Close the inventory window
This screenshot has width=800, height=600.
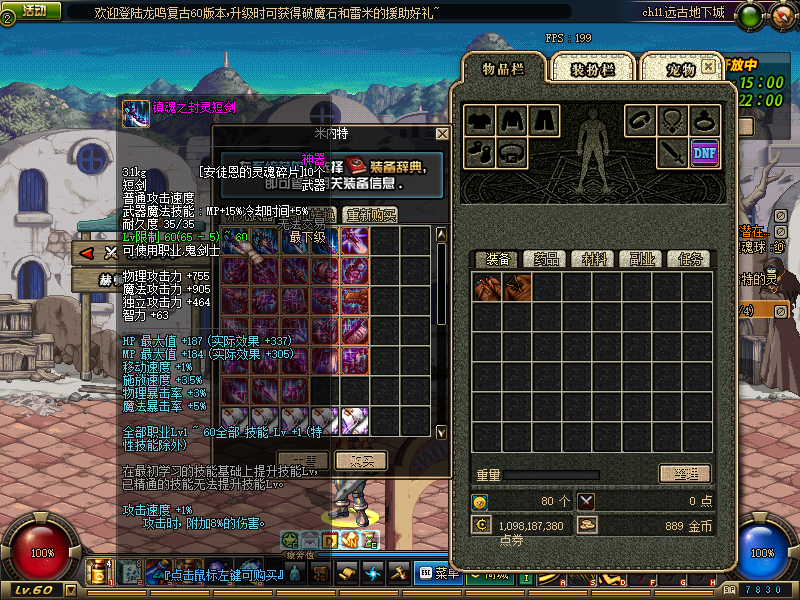coord(709,66)
